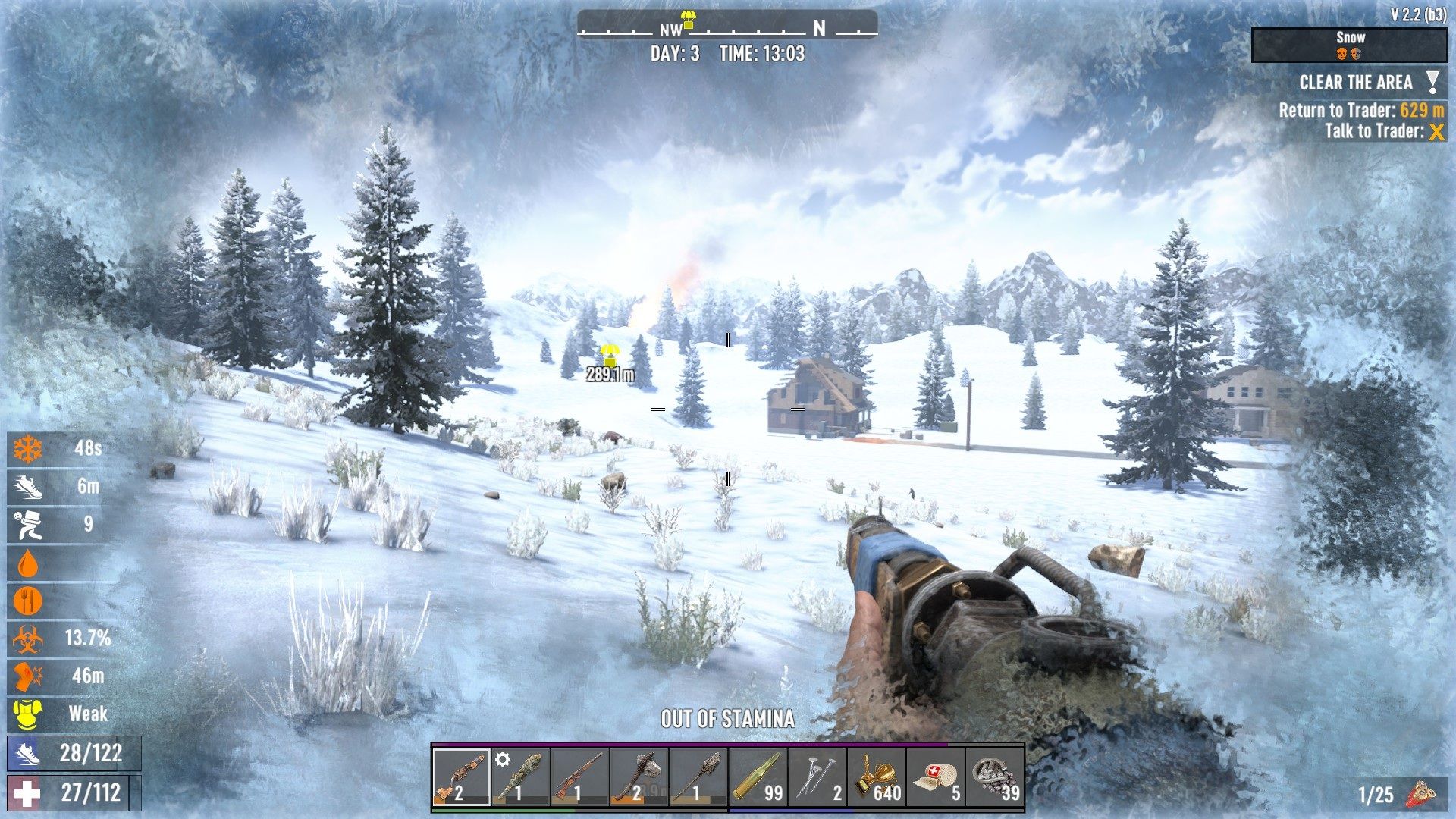Click the Snow biome hazard indicator
Viewport: 1456px width, 819px height.
1349,45
